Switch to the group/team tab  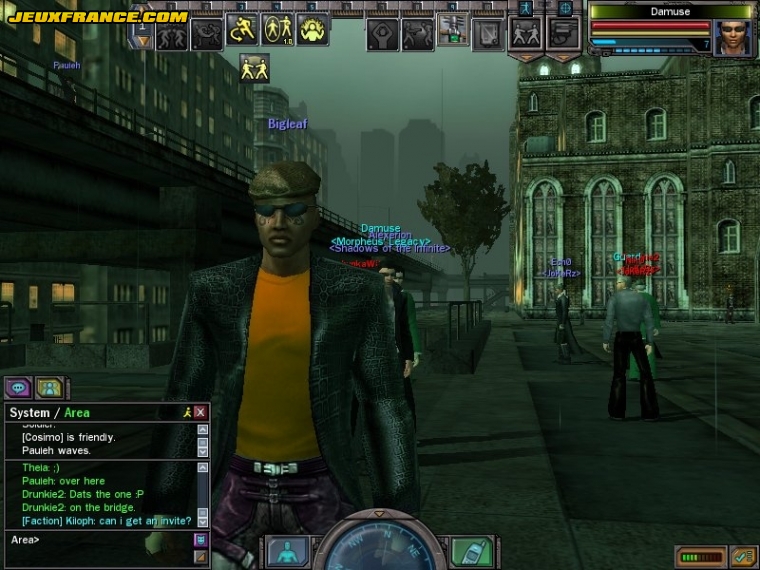click(49, 388)
